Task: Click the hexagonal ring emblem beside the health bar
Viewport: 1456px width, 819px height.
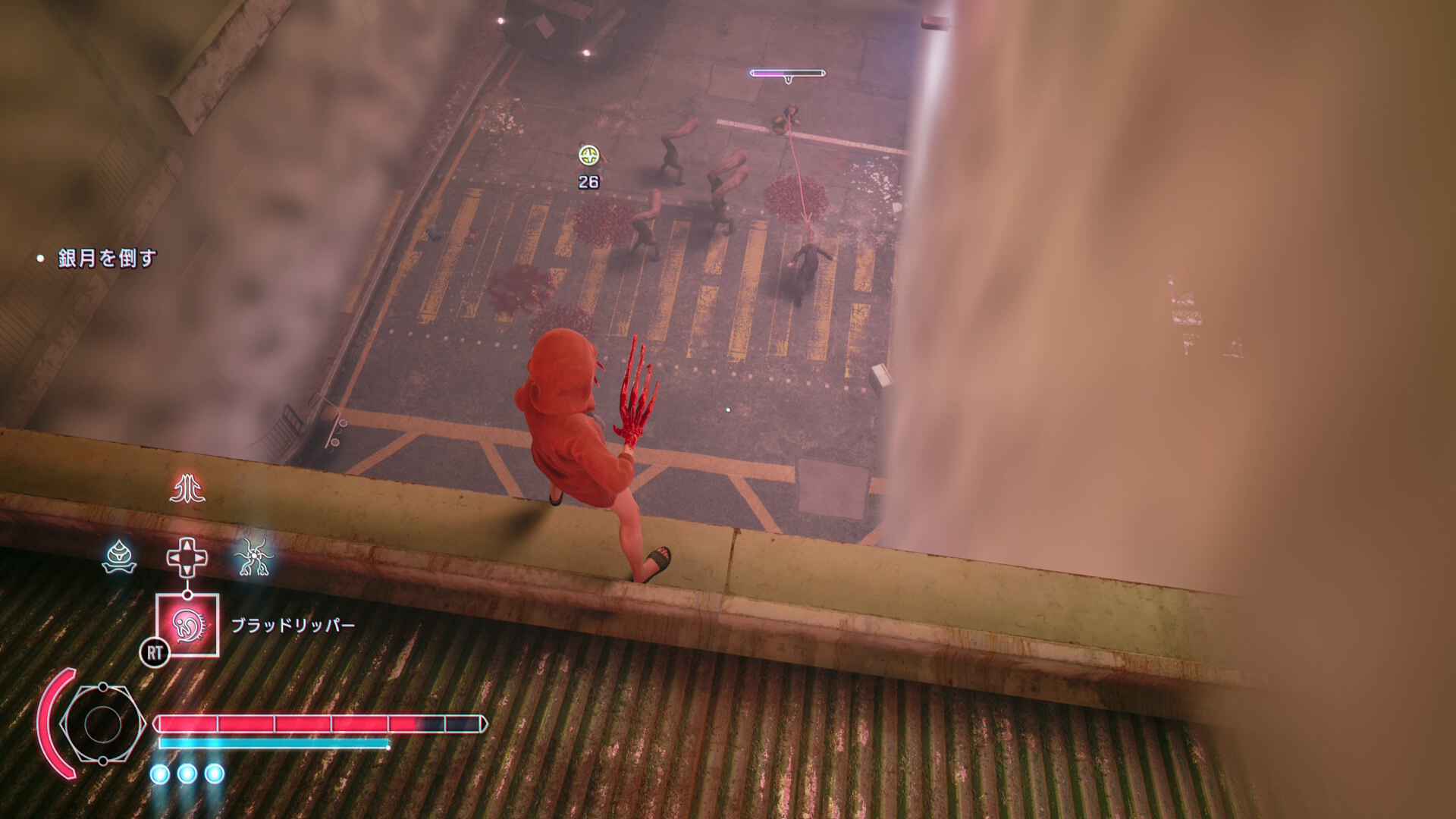Action: [102, 723]
